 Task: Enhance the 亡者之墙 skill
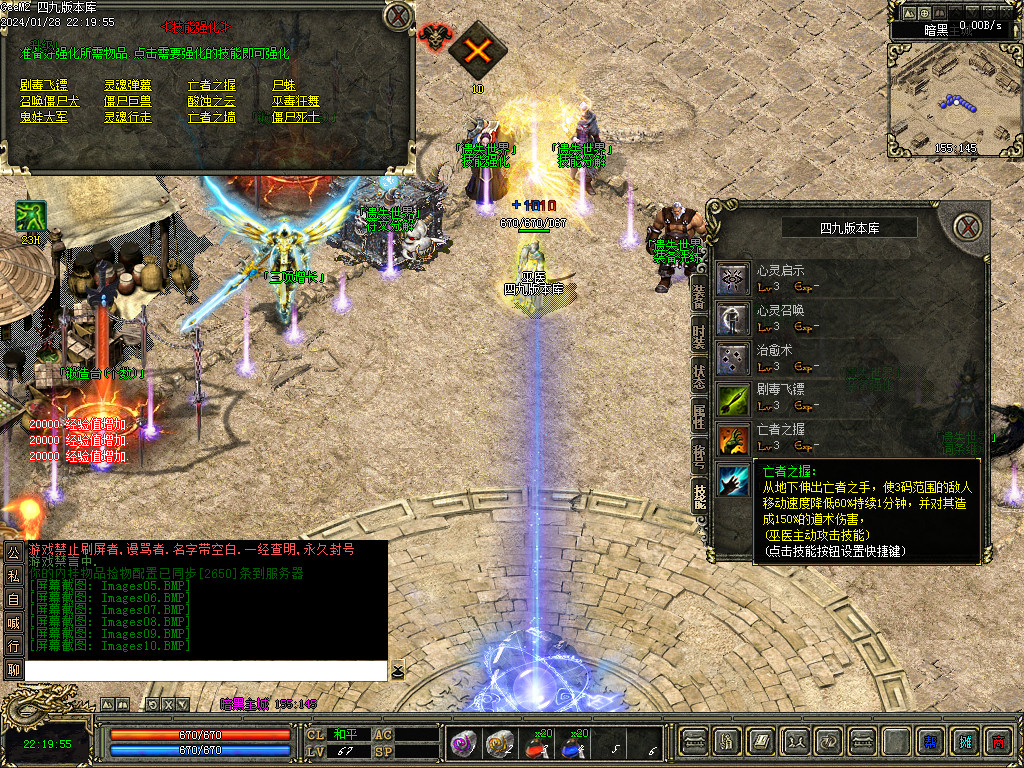[212, 117]
